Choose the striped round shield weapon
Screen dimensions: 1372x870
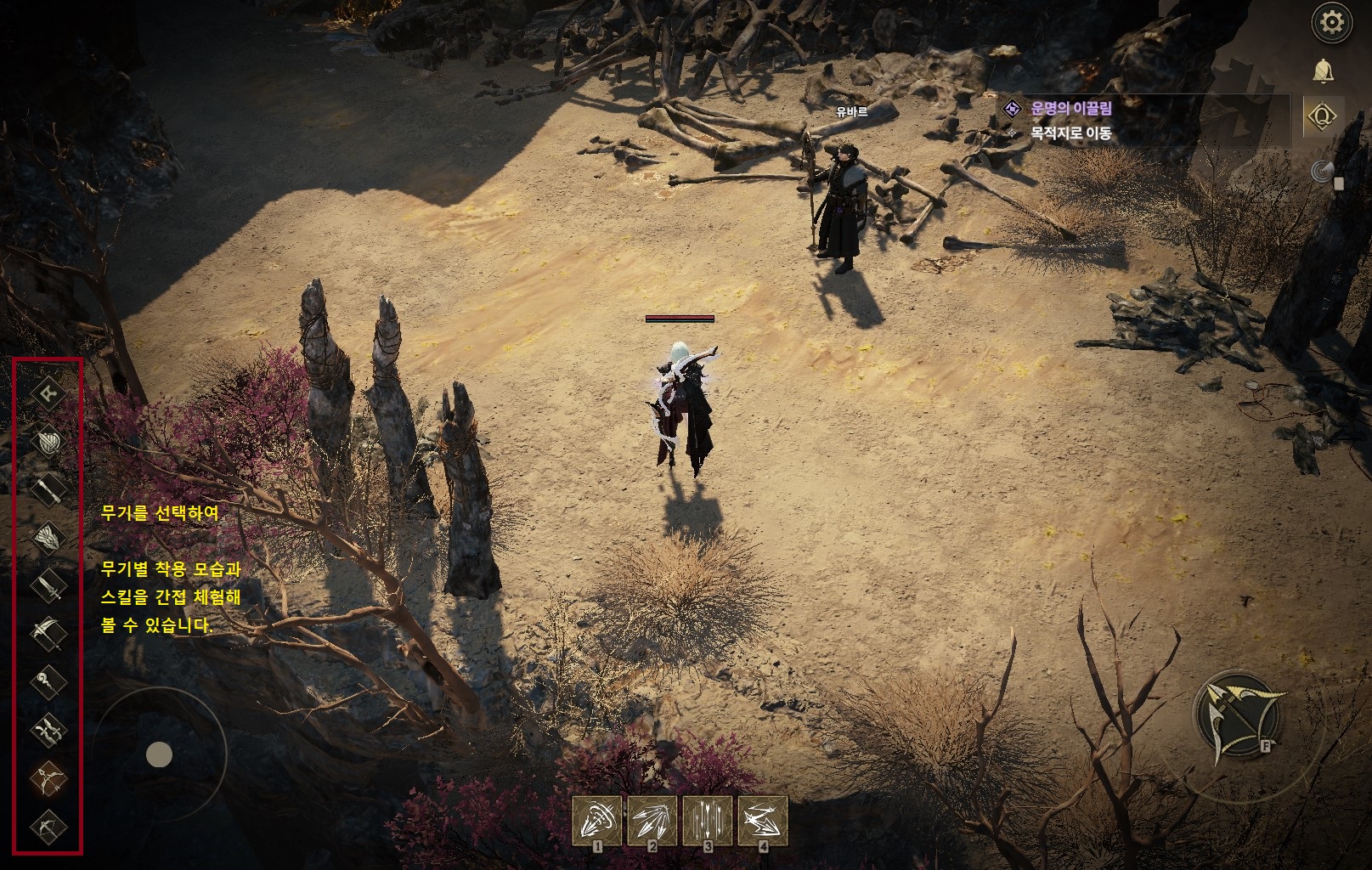pyautogui.click(x=48, y=441)
